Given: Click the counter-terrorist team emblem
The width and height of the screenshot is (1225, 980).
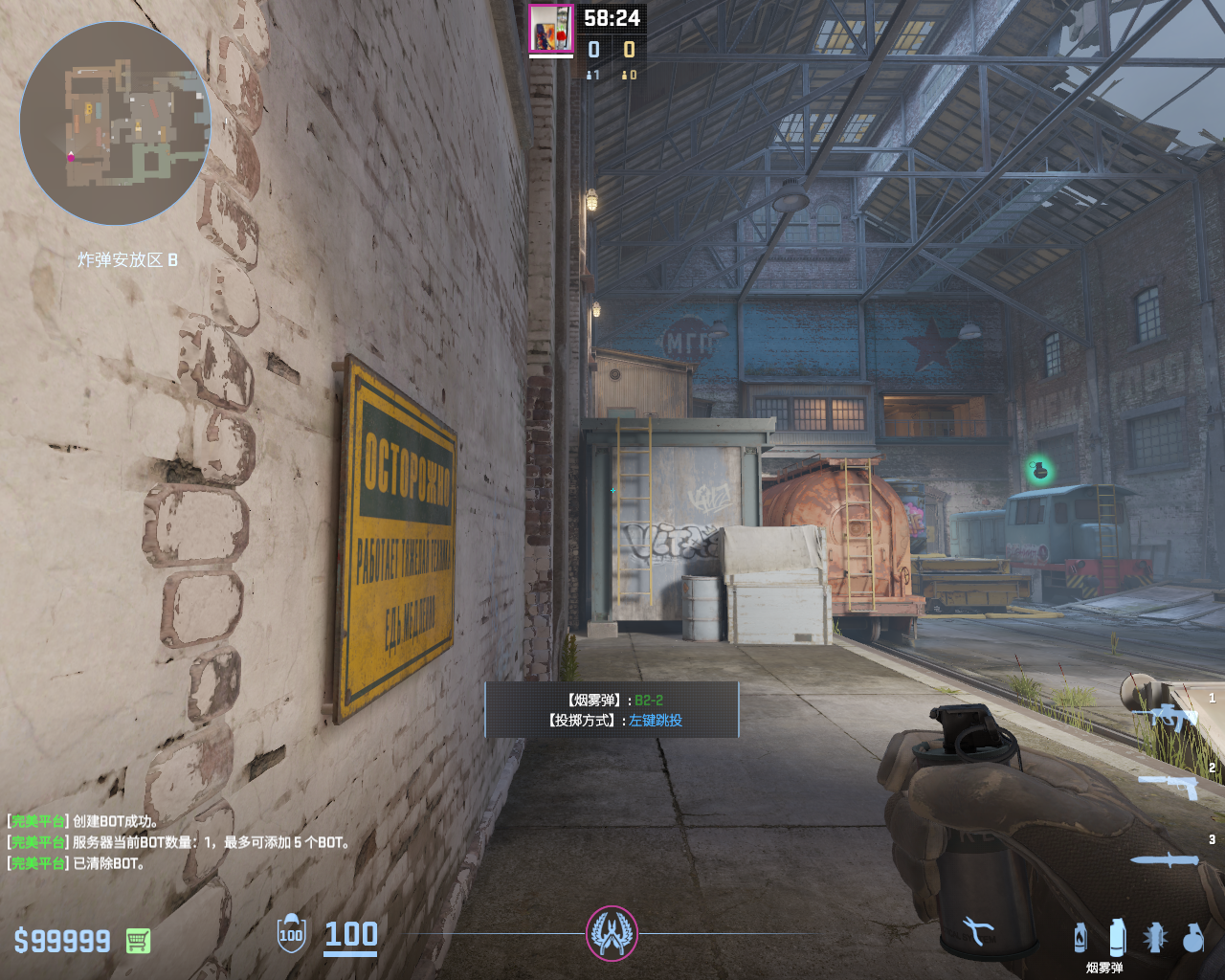Looking at the screenshot, I should coord(612,934).
